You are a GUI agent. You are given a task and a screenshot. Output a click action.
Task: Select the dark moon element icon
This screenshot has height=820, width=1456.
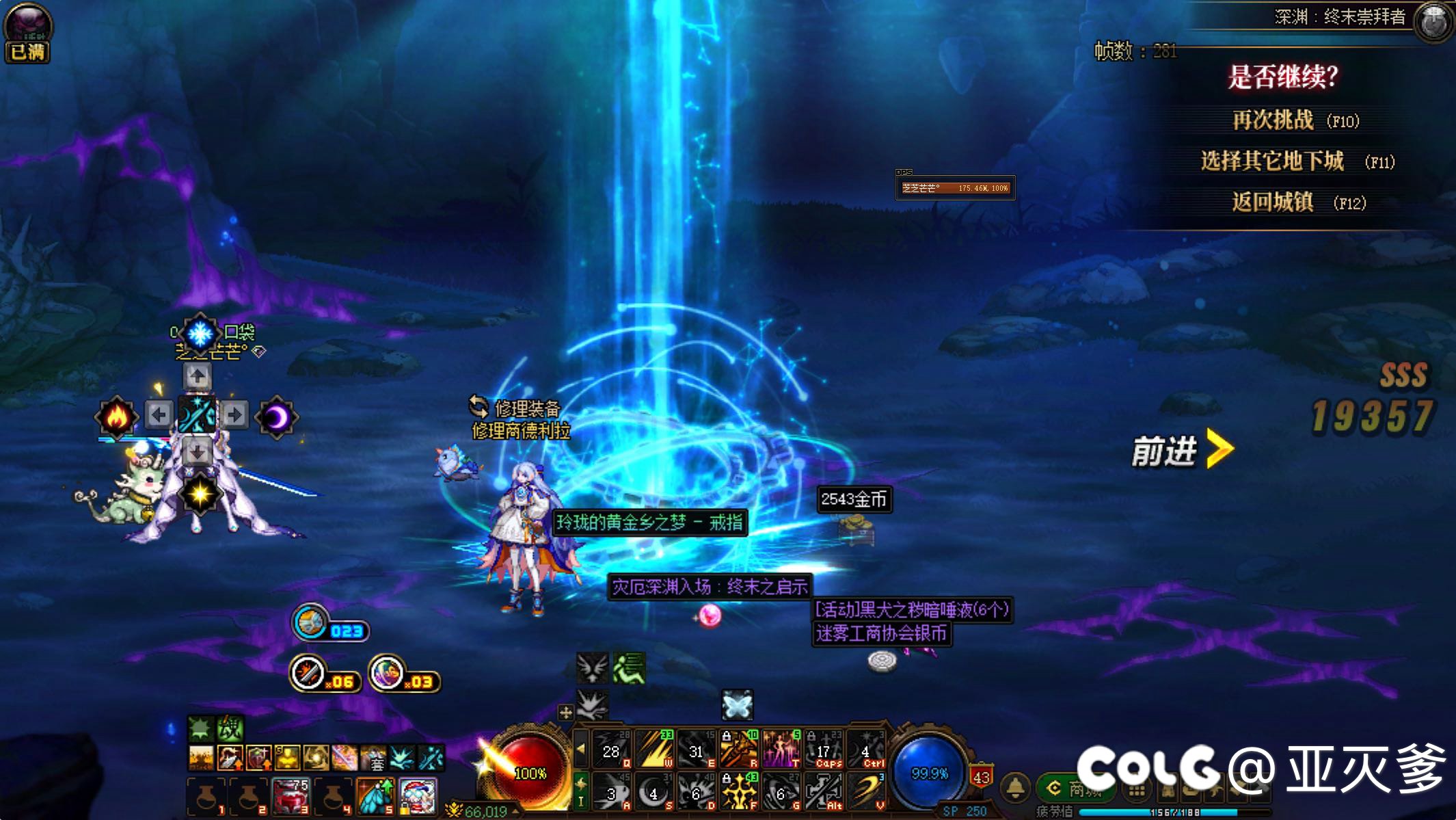coord(277,416)
